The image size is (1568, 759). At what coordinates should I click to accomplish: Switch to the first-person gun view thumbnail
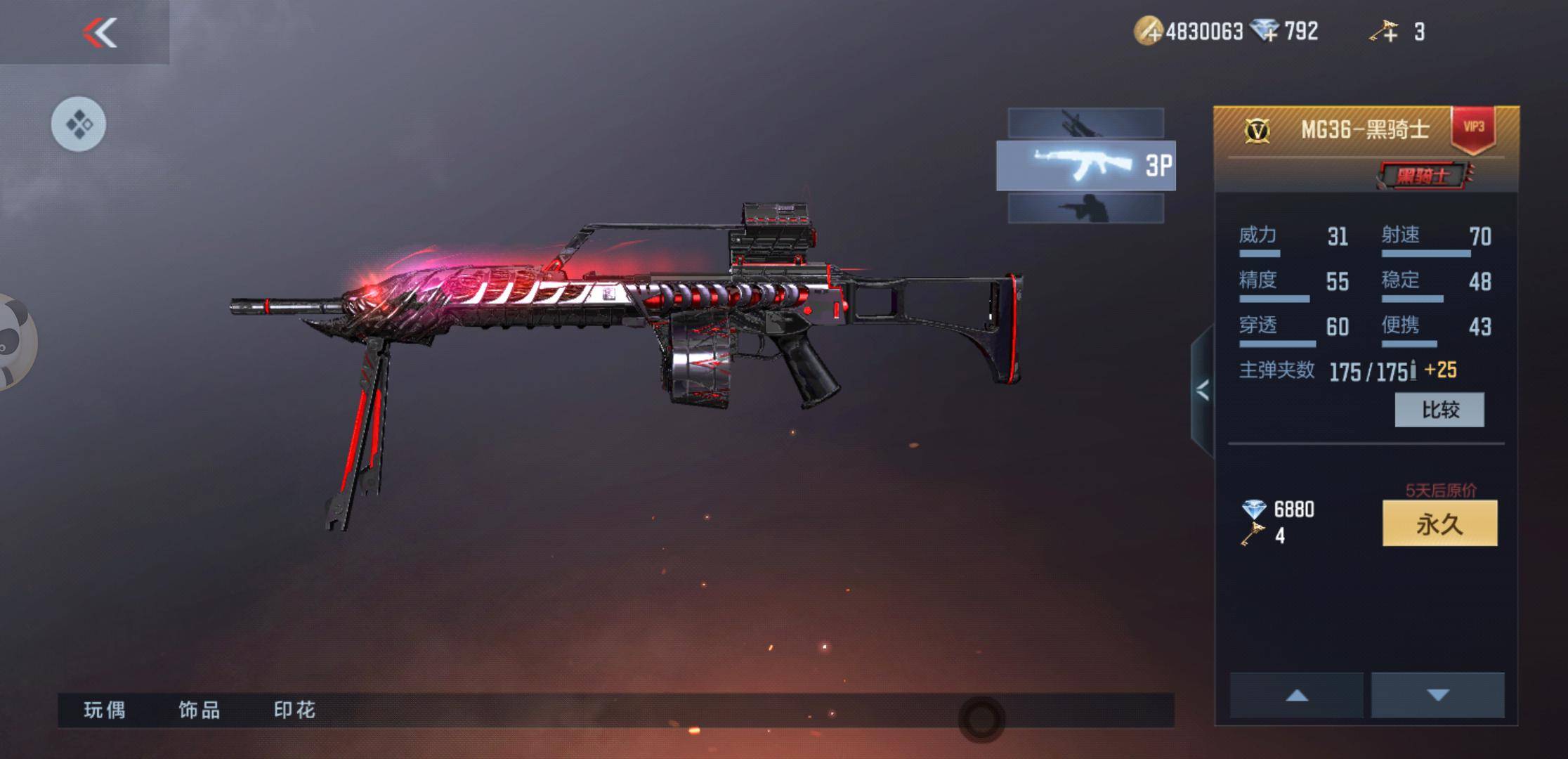[x=1085, y=124]
